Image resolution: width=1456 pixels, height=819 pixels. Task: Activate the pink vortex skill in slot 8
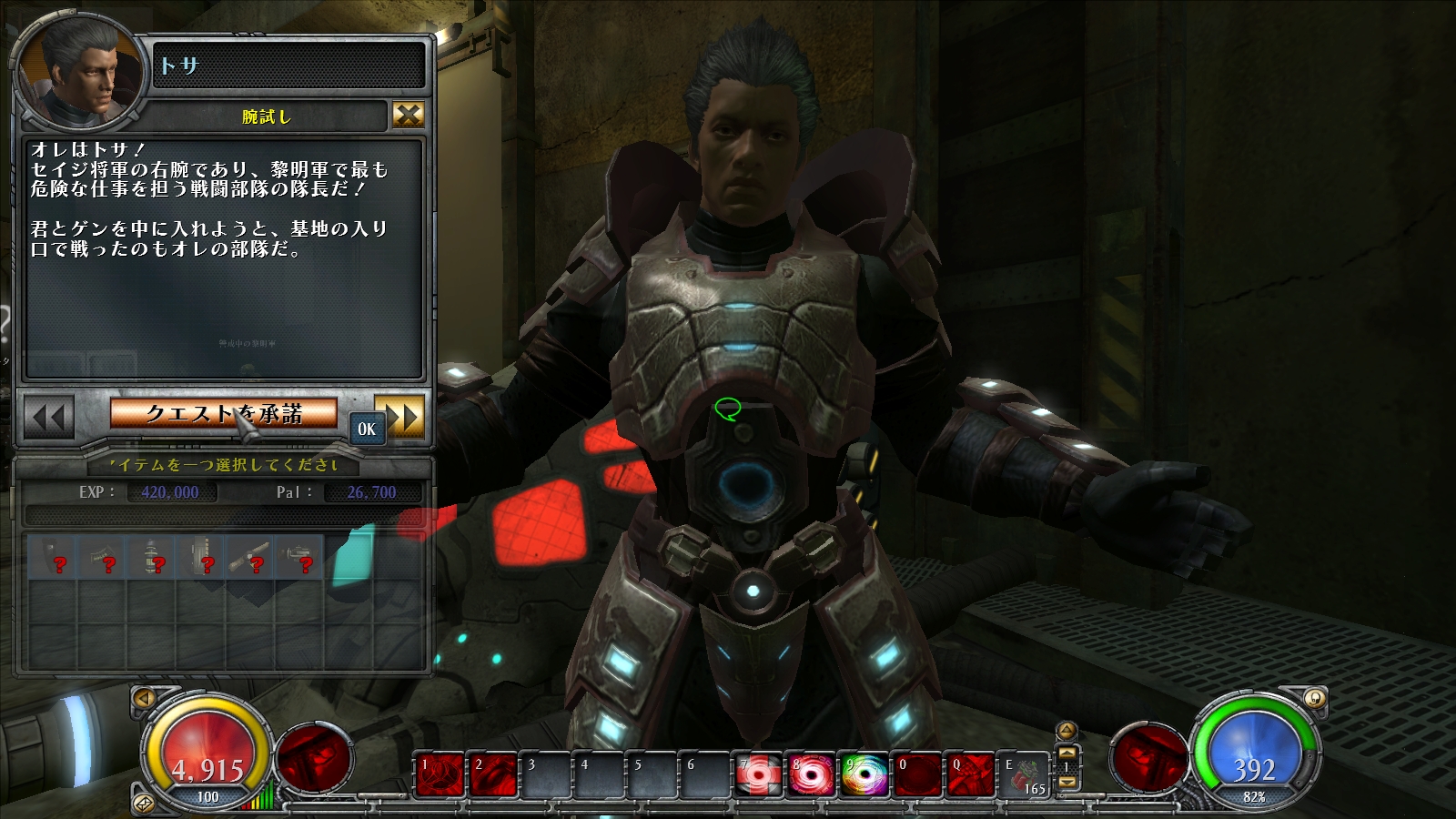coord(811,774)
